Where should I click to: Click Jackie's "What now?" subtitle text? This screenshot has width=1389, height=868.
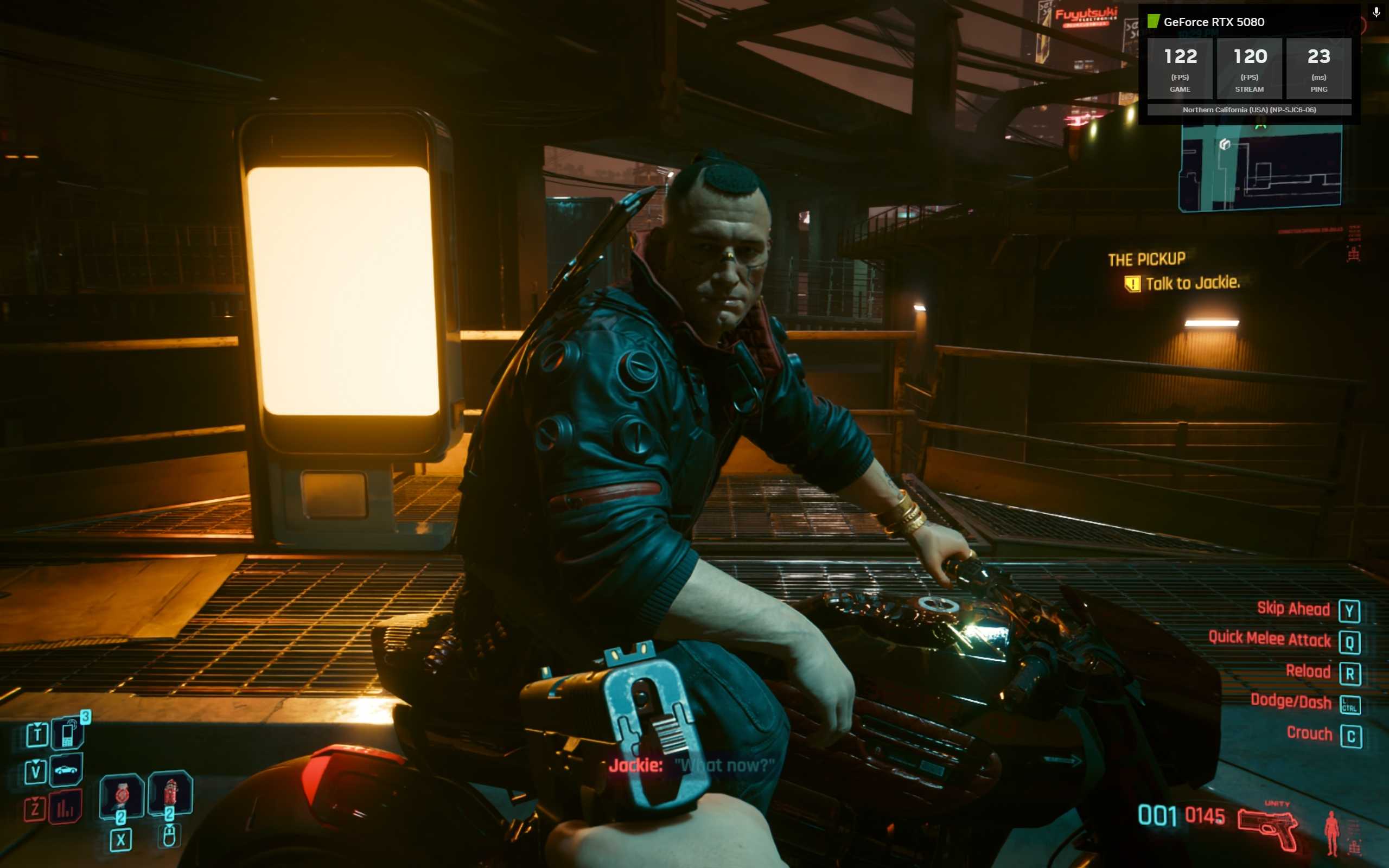coord(723,766)
